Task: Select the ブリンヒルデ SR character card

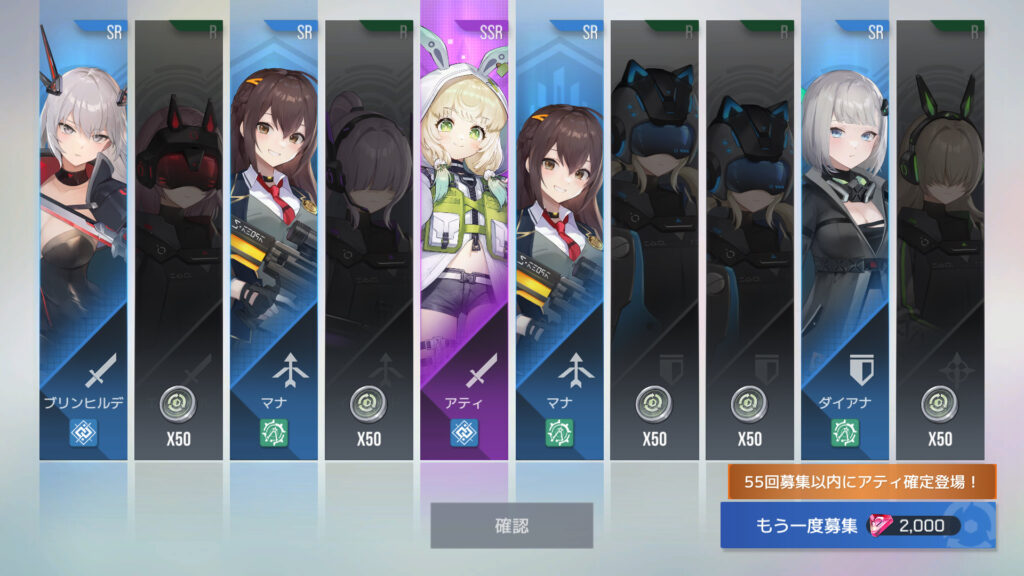Action: tap(83, 240)
